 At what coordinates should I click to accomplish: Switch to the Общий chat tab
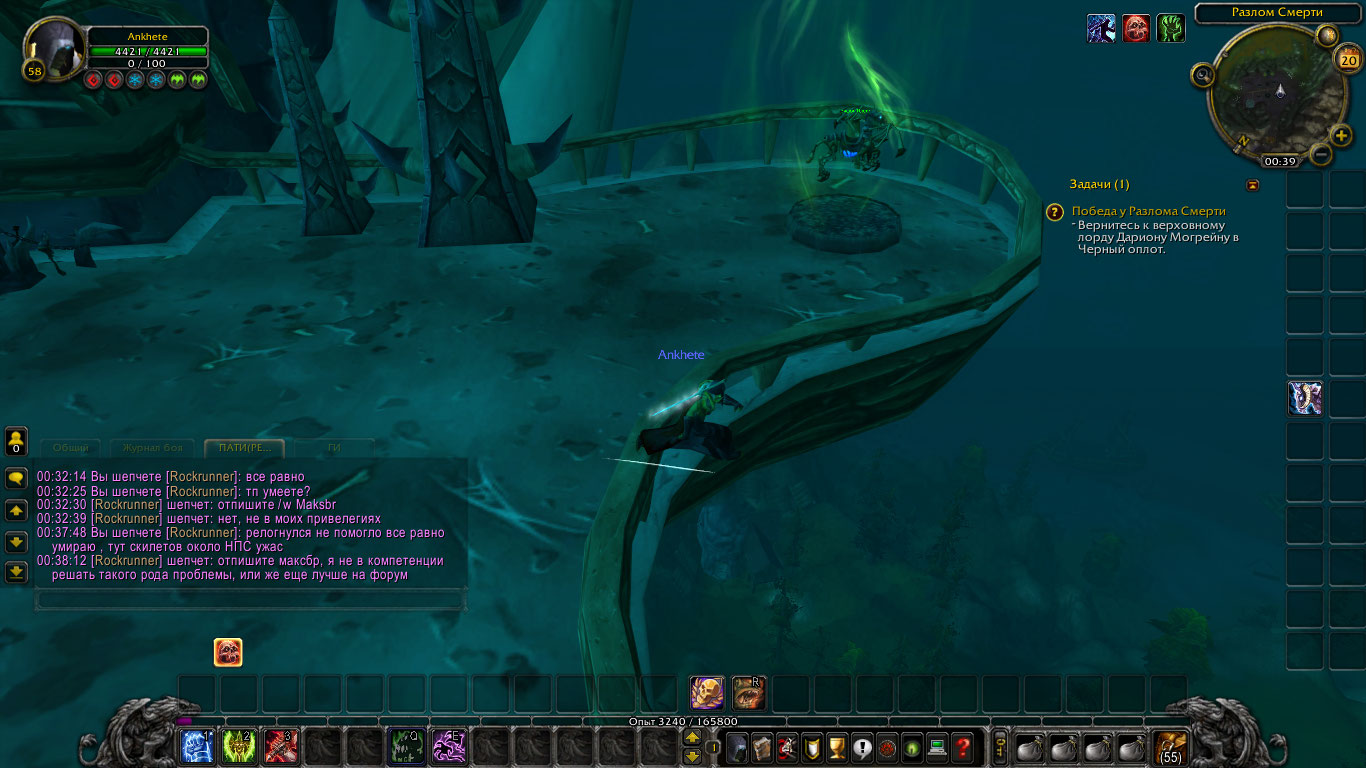(x=70, y=448)
